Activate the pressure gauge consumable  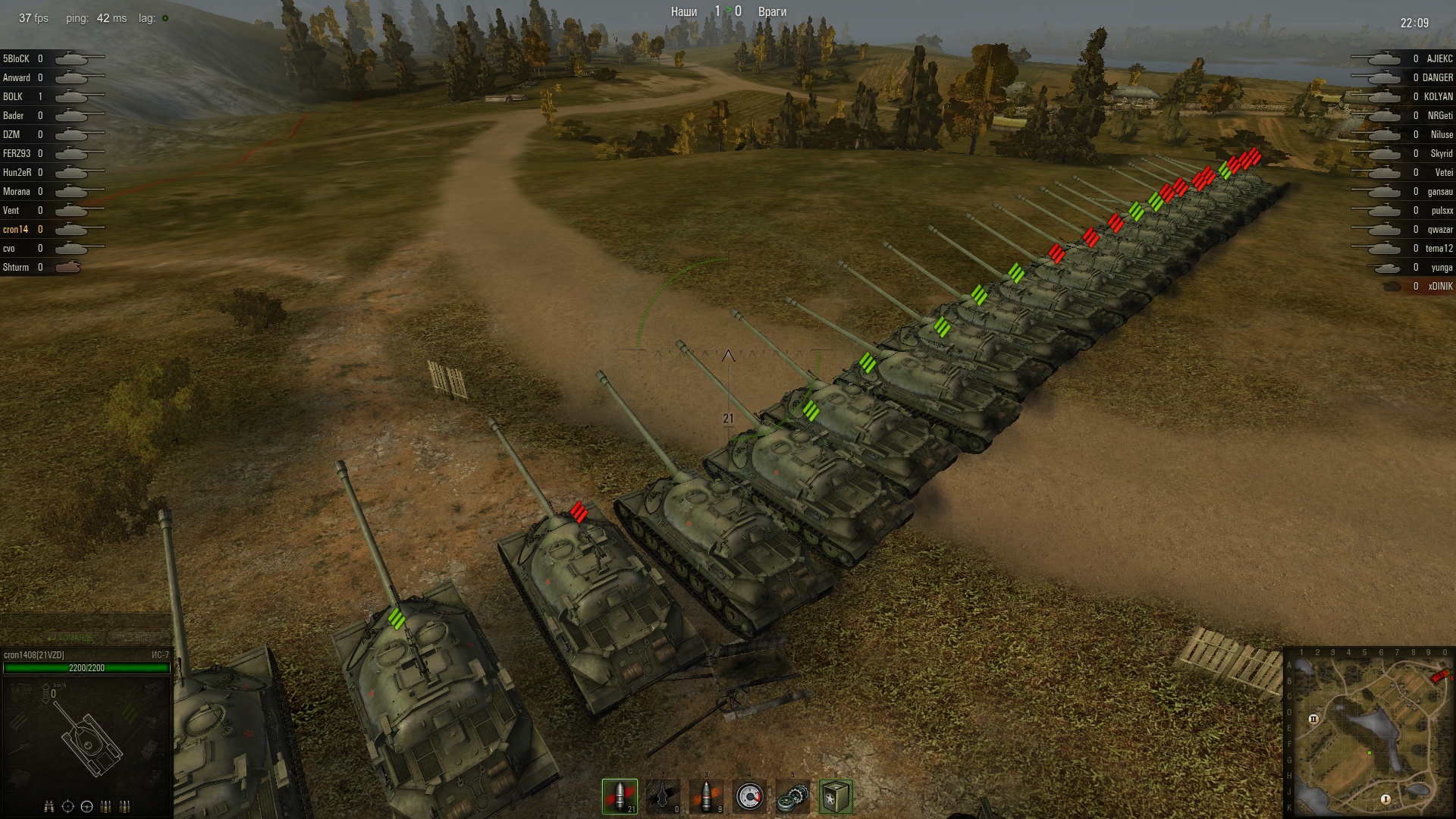749,796
